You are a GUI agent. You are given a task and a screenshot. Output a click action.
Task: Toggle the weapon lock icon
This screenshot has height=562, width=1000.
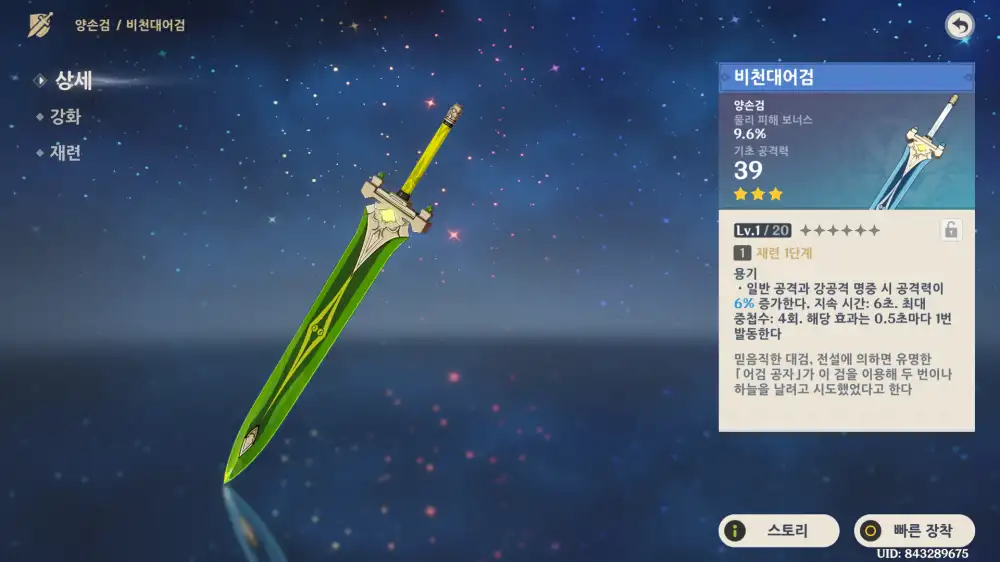tap(951, 231)
